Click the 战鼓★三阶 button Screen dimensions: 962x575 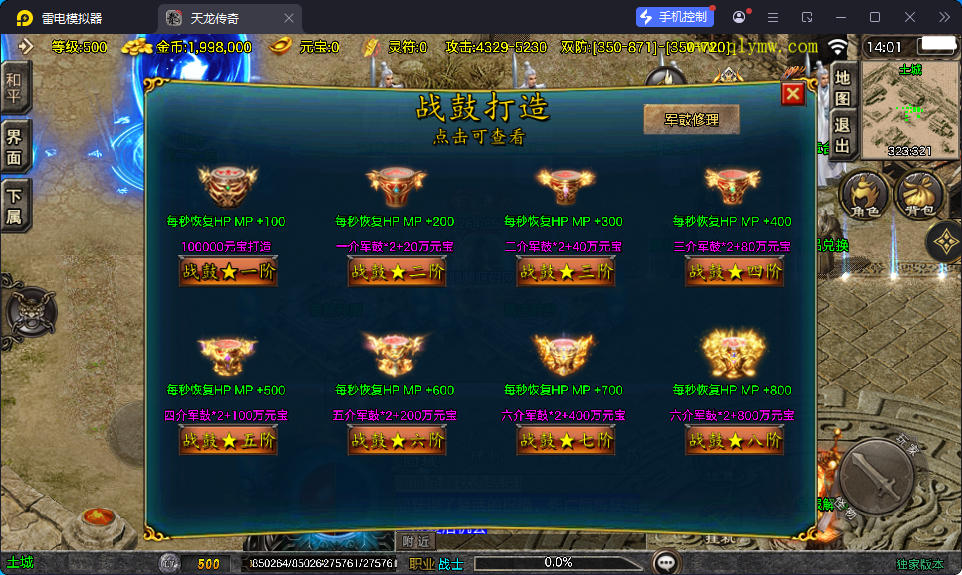pyautogui.click(x=565, y=271)
